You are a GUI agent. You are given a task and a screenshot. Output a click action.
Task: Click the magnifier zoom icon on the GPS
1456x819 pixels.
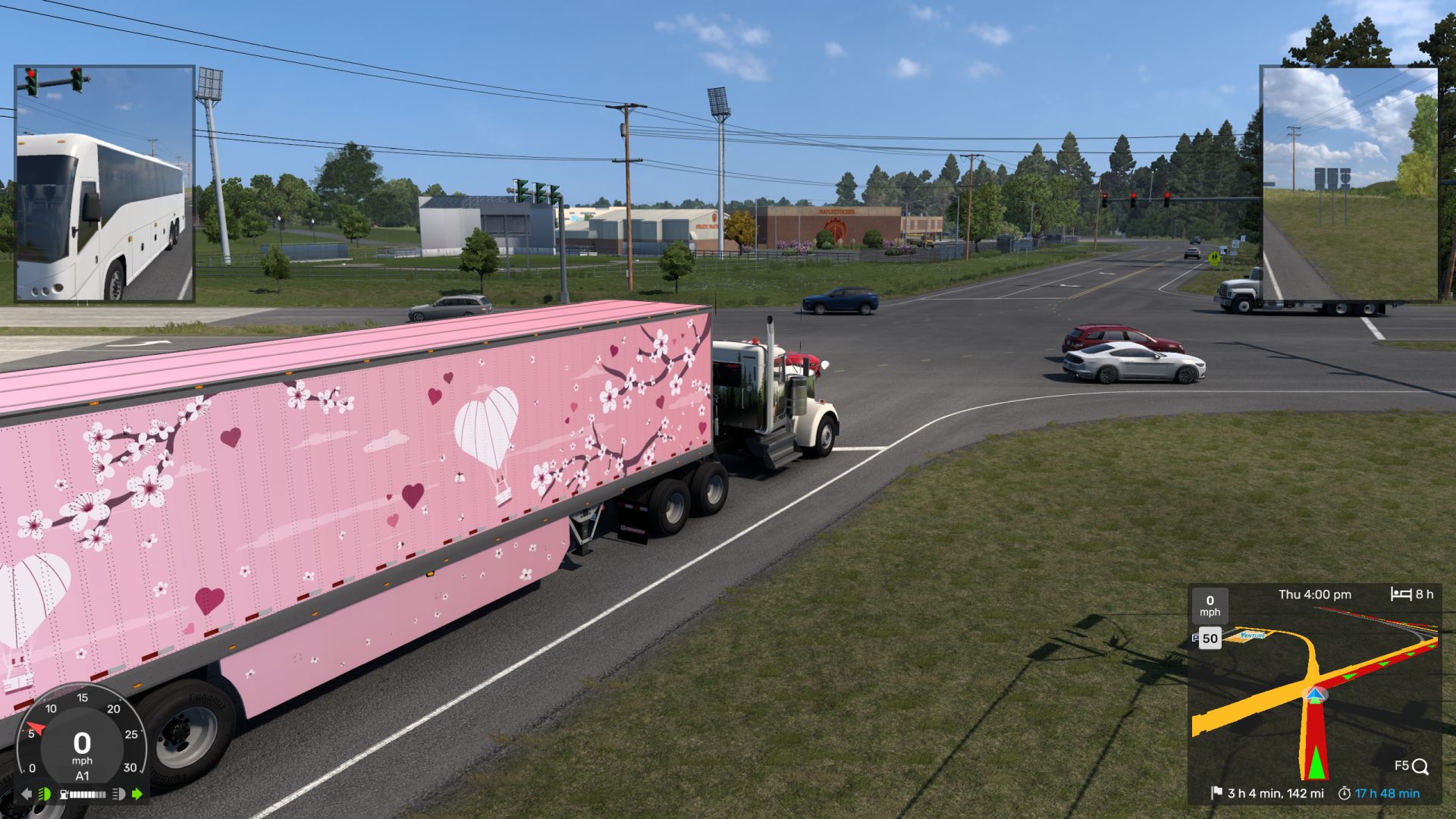1420,767
